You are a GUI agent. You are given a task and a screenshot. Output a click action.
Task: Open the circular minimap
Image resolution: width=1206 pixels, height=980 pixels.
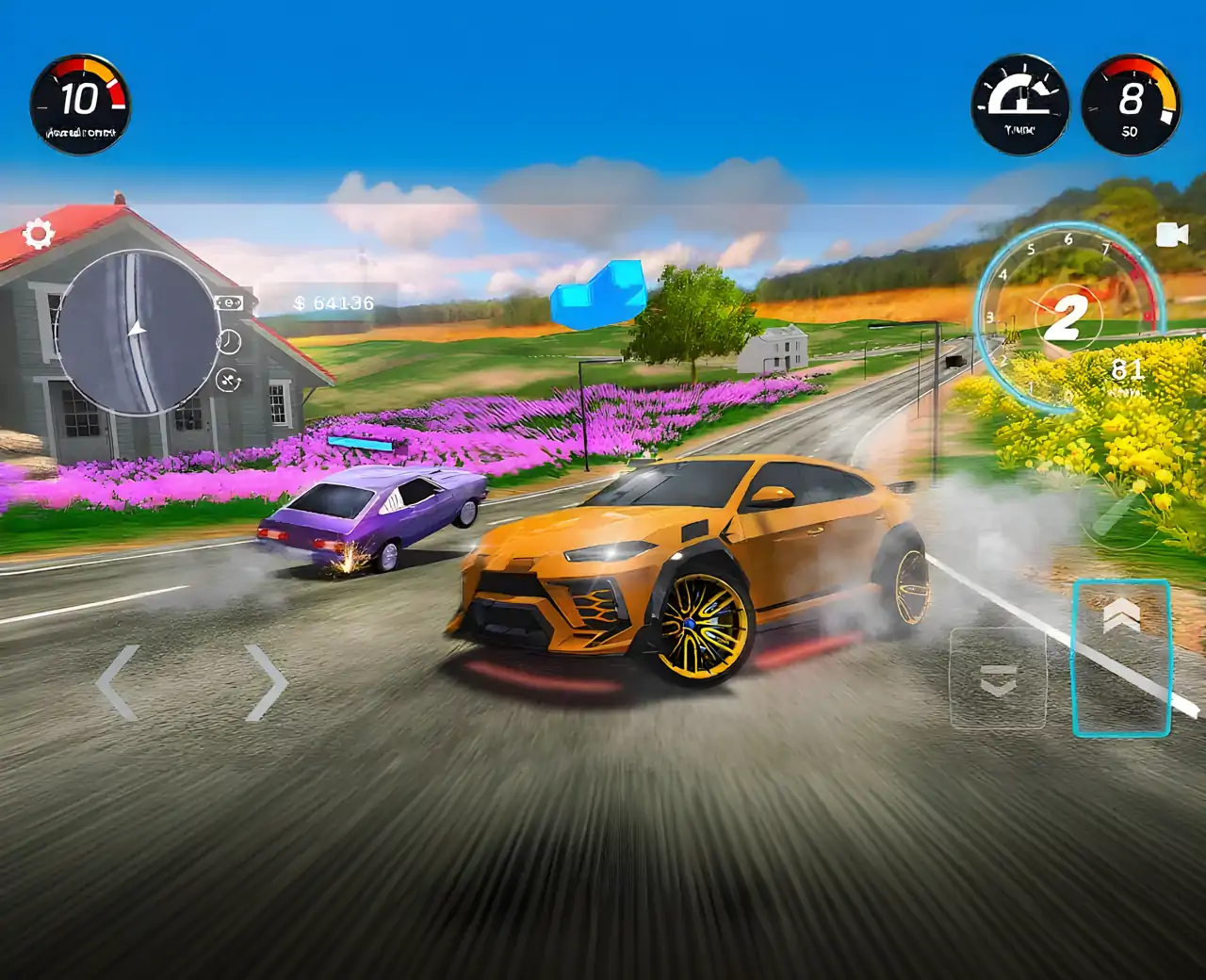139,330
